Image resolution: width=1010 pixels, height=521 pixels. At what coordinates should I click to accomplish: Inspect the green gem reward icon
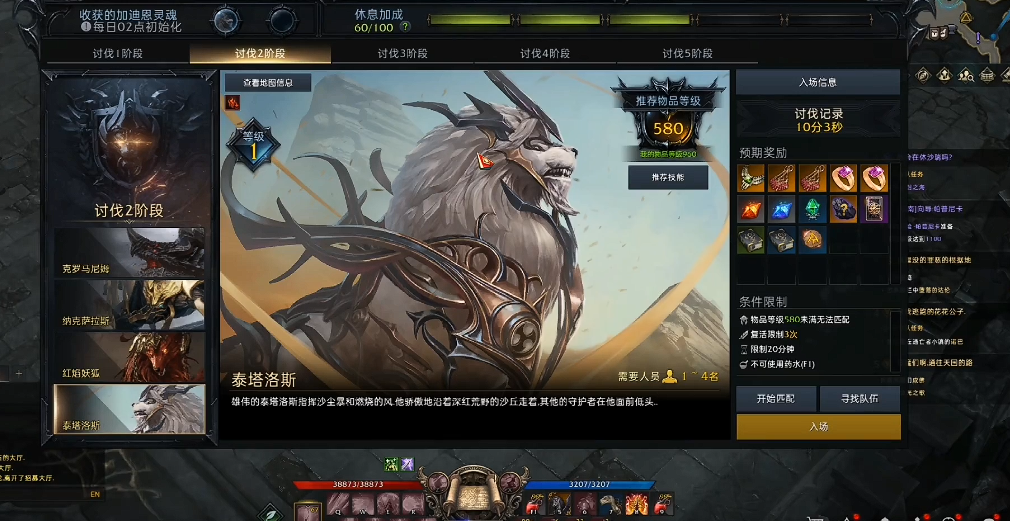814,209
